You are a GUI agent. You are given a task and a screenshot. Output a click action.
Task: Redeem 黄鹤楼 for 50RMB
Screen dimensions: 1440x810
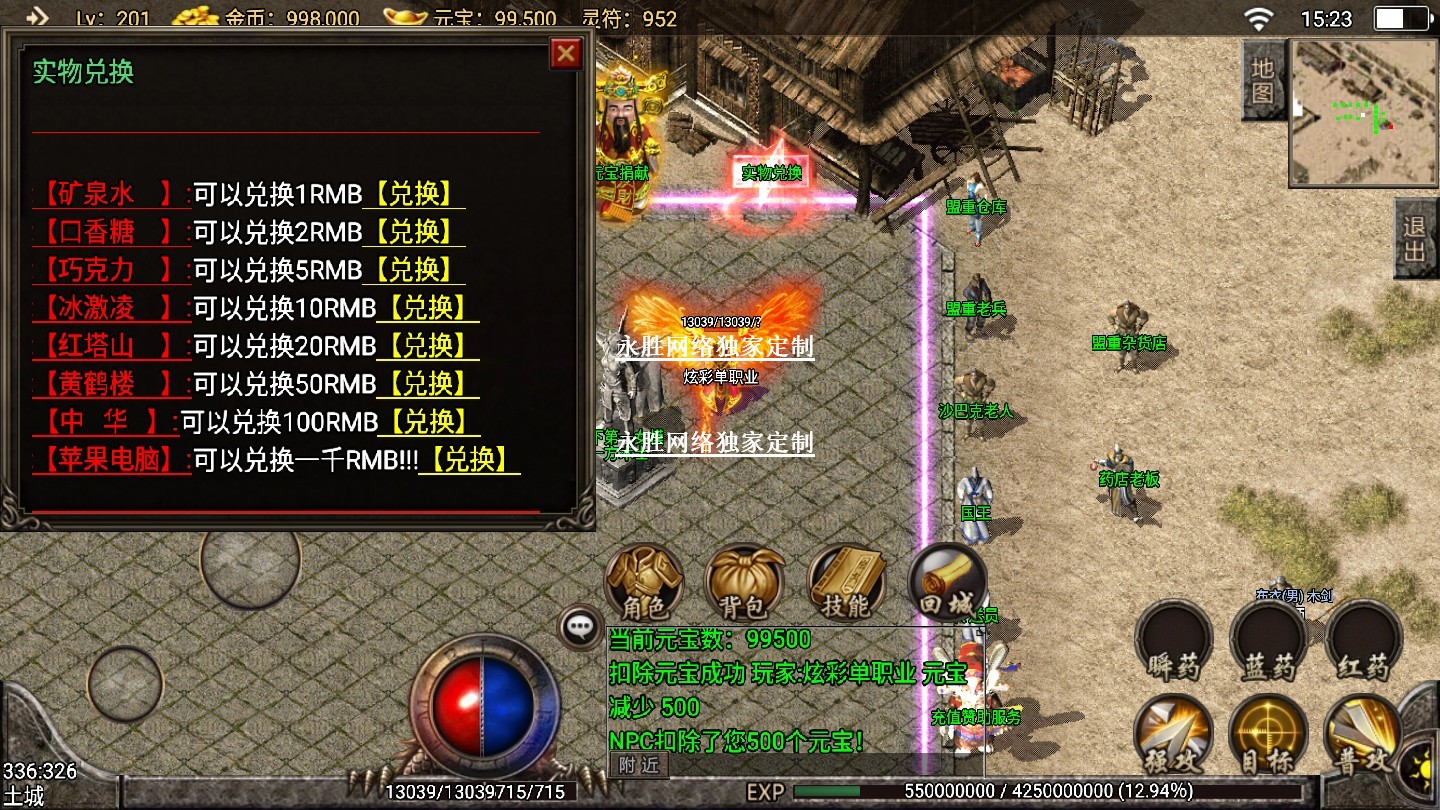pyautogui.click(x=428, y=384)
